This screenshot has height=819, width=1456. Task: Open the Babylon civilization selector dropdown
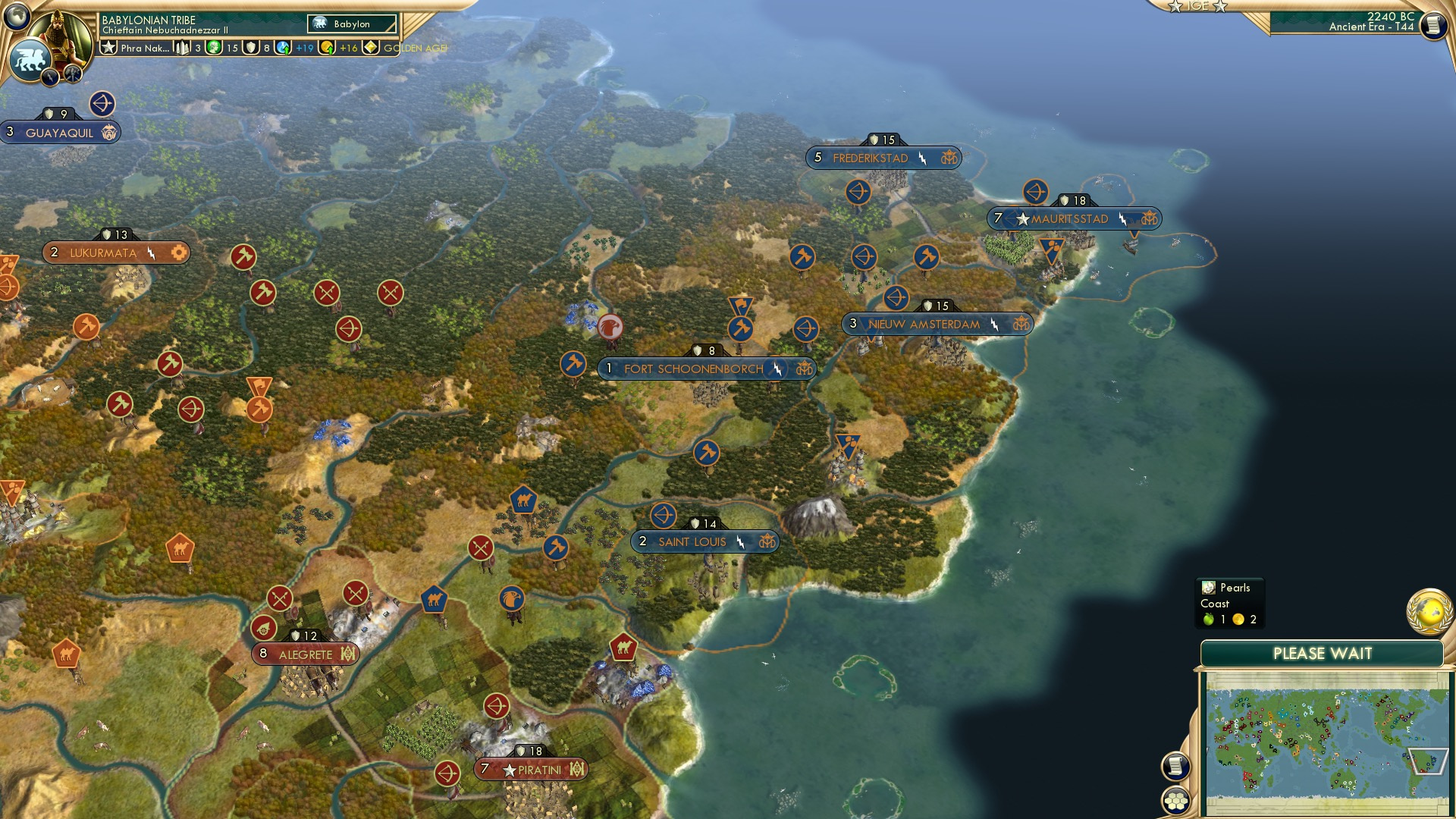350,24
